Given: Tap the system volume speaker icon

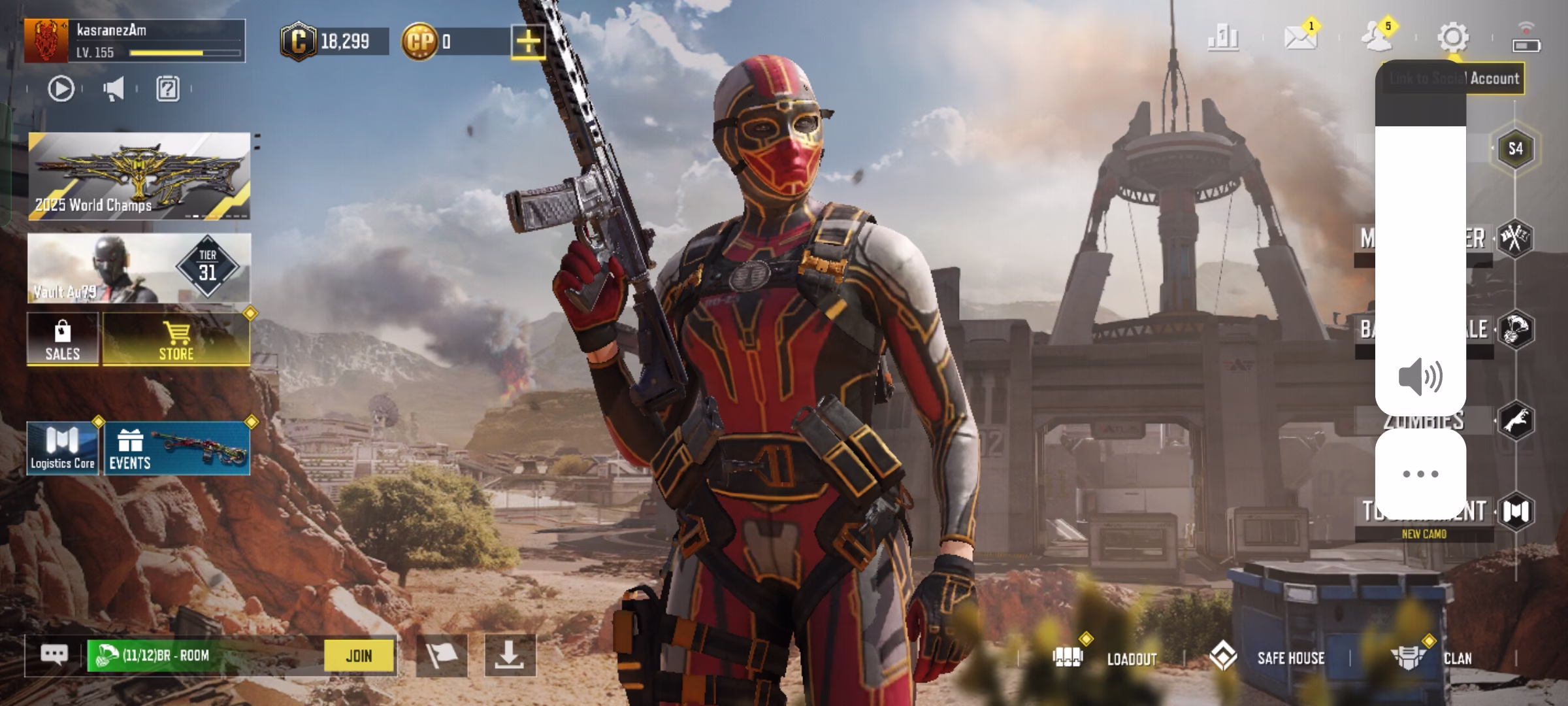Looking at the screenshot, I should 1420,377.
